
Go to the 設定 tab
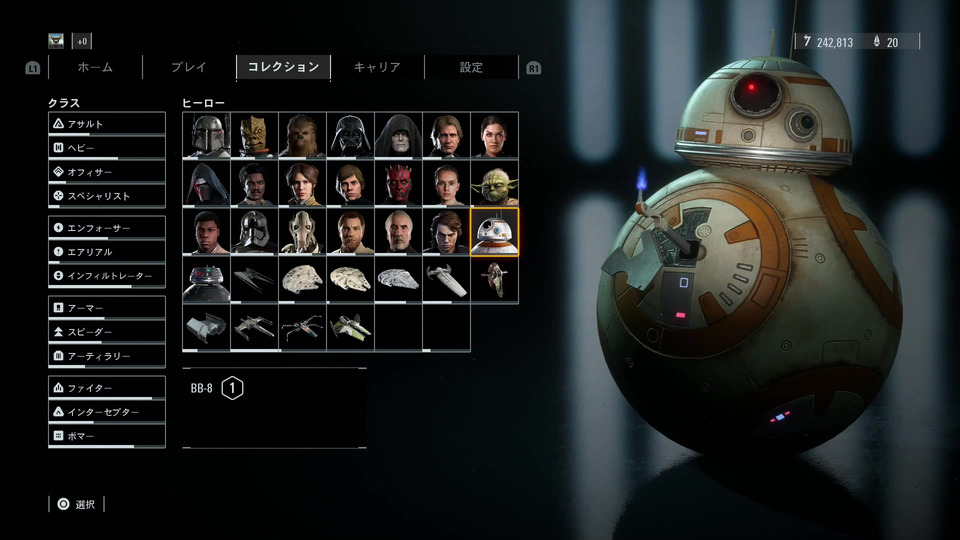click(471, 67)
